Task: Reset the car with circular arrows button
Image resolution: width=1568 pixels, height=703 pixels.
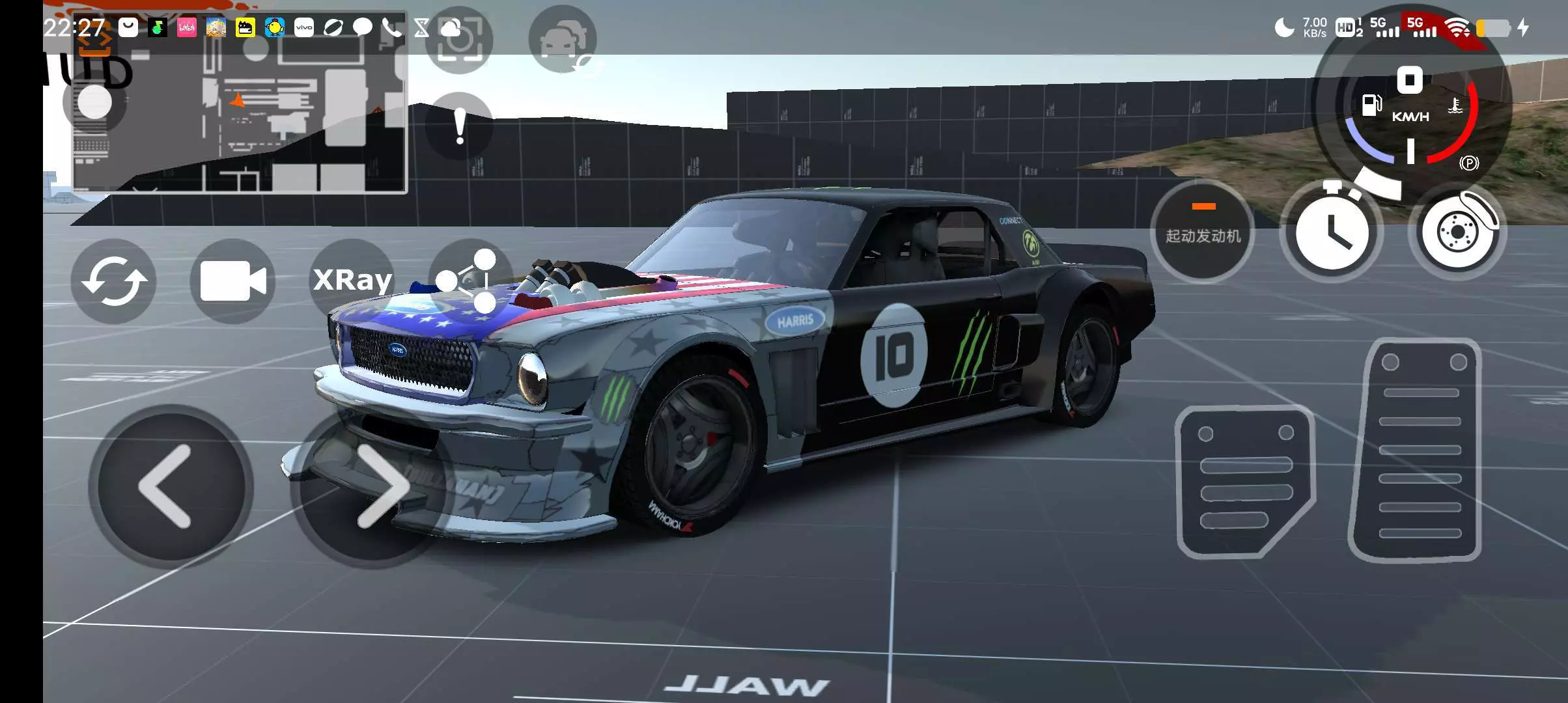Action: 114,281
